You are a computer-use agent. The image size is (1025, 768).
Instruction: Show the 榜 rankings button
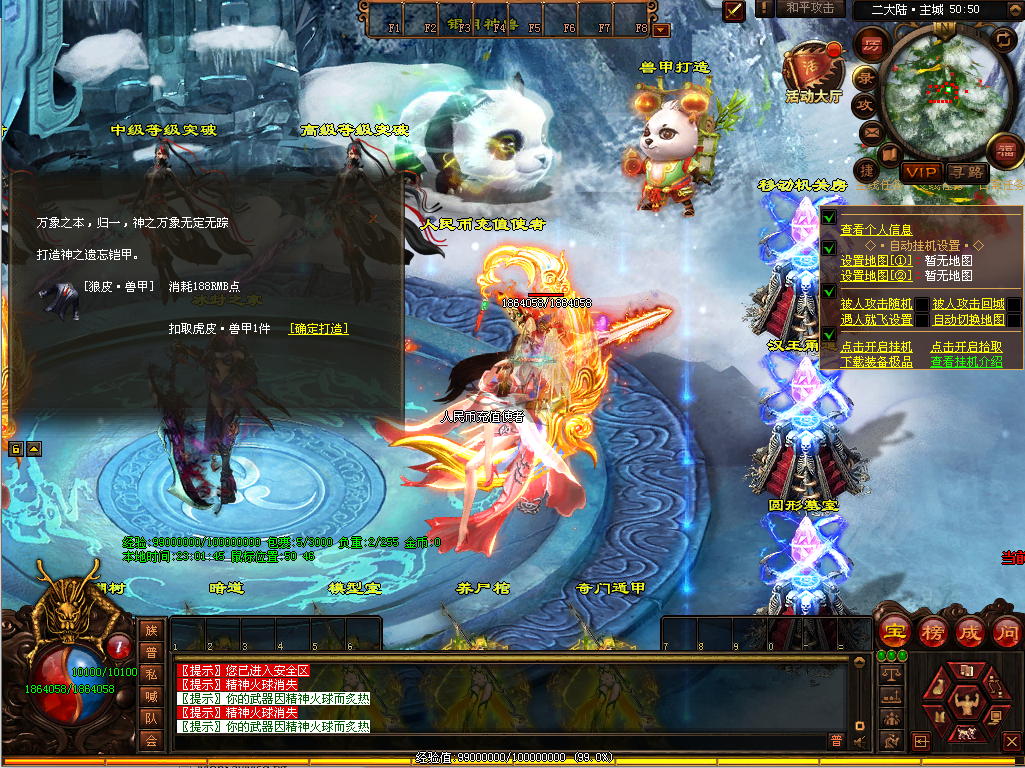(932, 632)
